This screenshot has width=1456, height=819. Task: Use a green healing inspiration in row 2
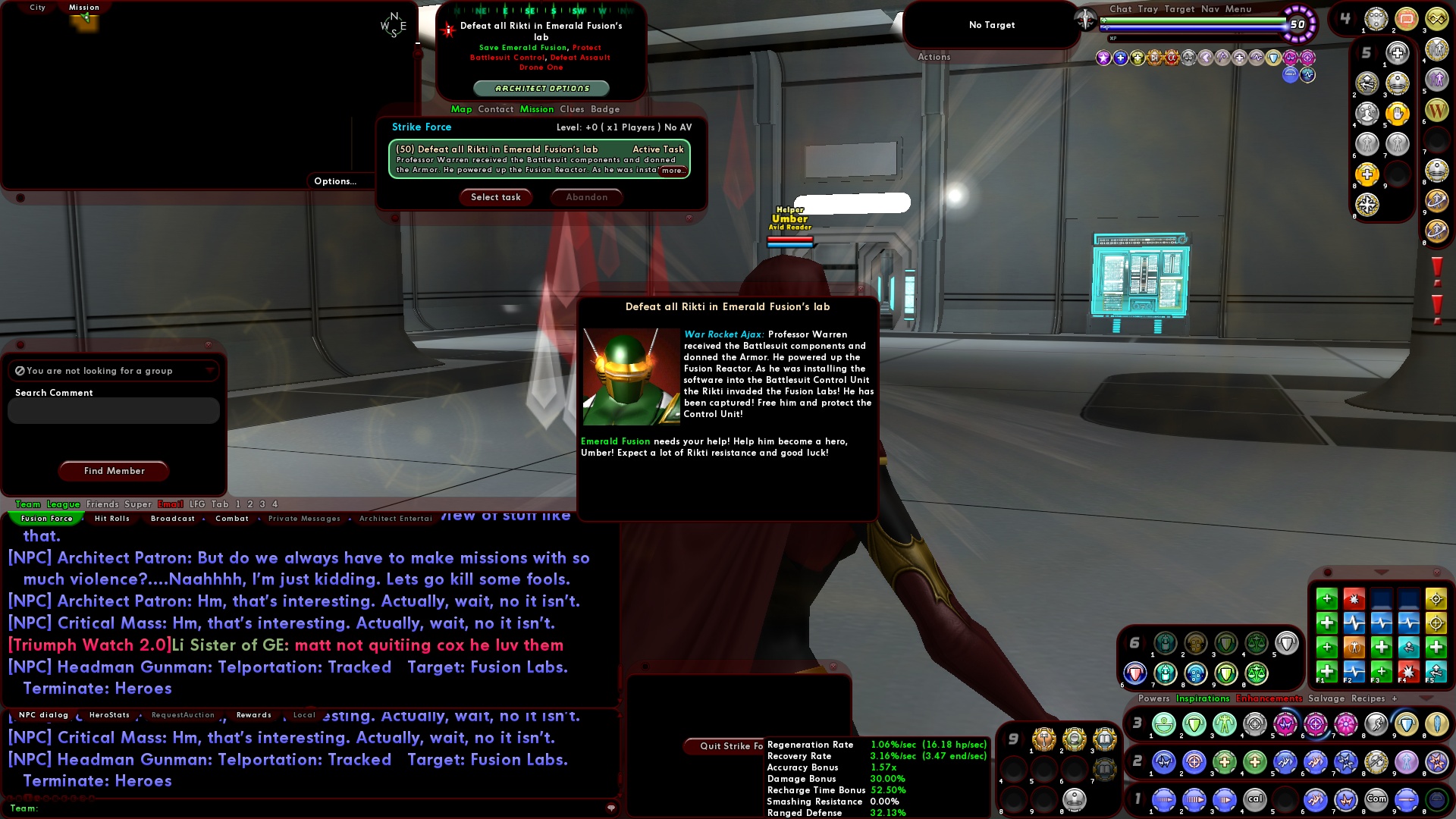1327,623
